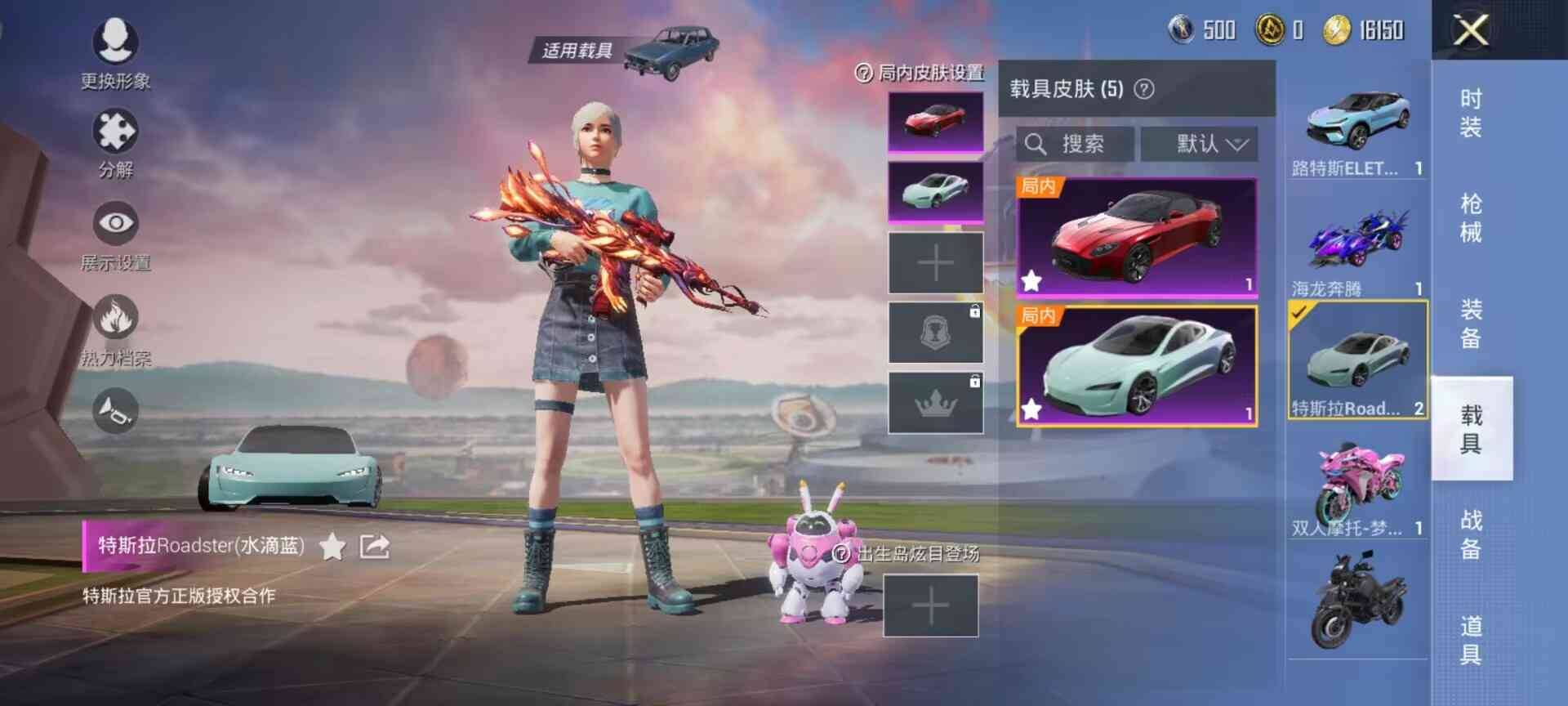
Task: Select the 分解 dismantle icon
Action: pos(117,133)
